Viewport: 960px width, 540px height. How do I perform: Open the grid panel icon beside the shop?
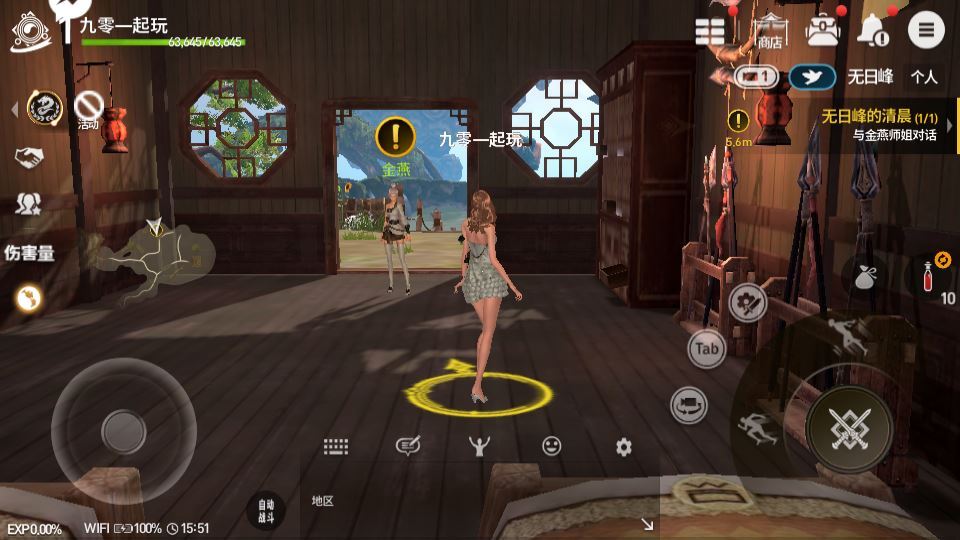tap(710, 31)
